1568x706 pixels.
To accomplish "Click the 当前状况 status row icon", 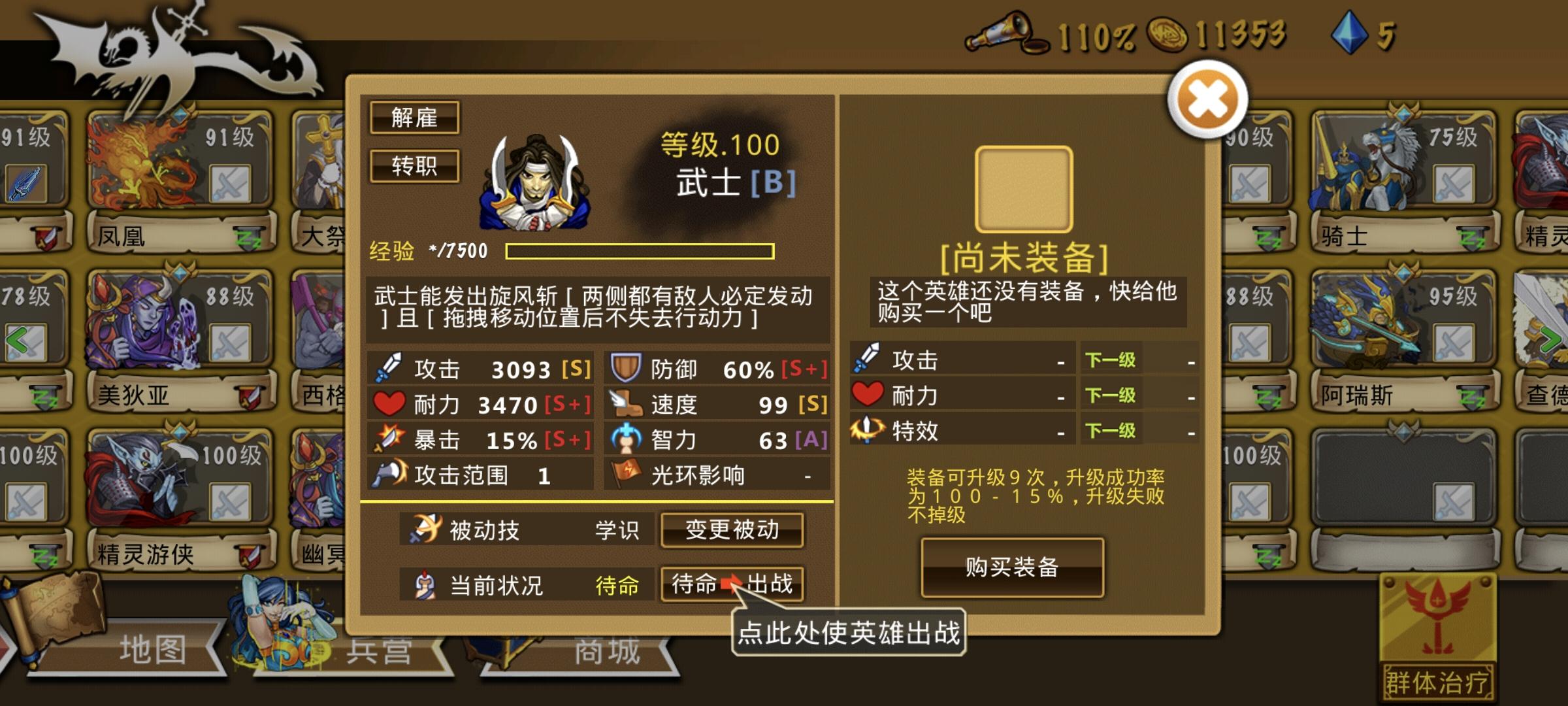I will 424,583.
